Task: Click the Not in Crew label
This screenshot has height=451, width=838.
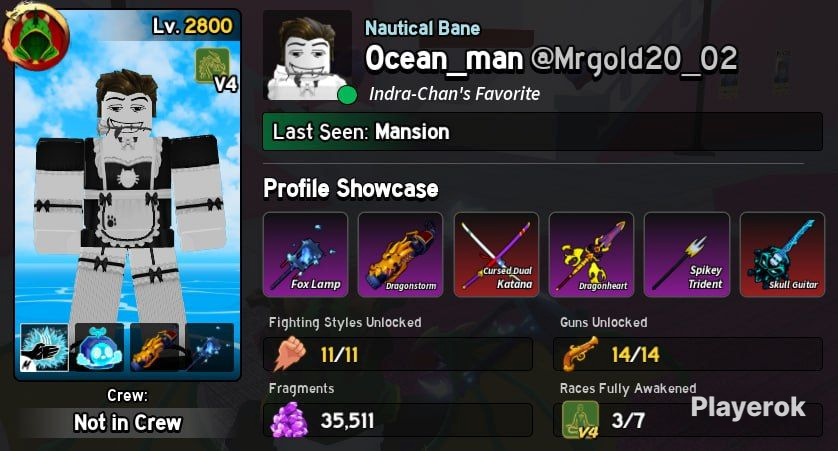Action: 127,422
